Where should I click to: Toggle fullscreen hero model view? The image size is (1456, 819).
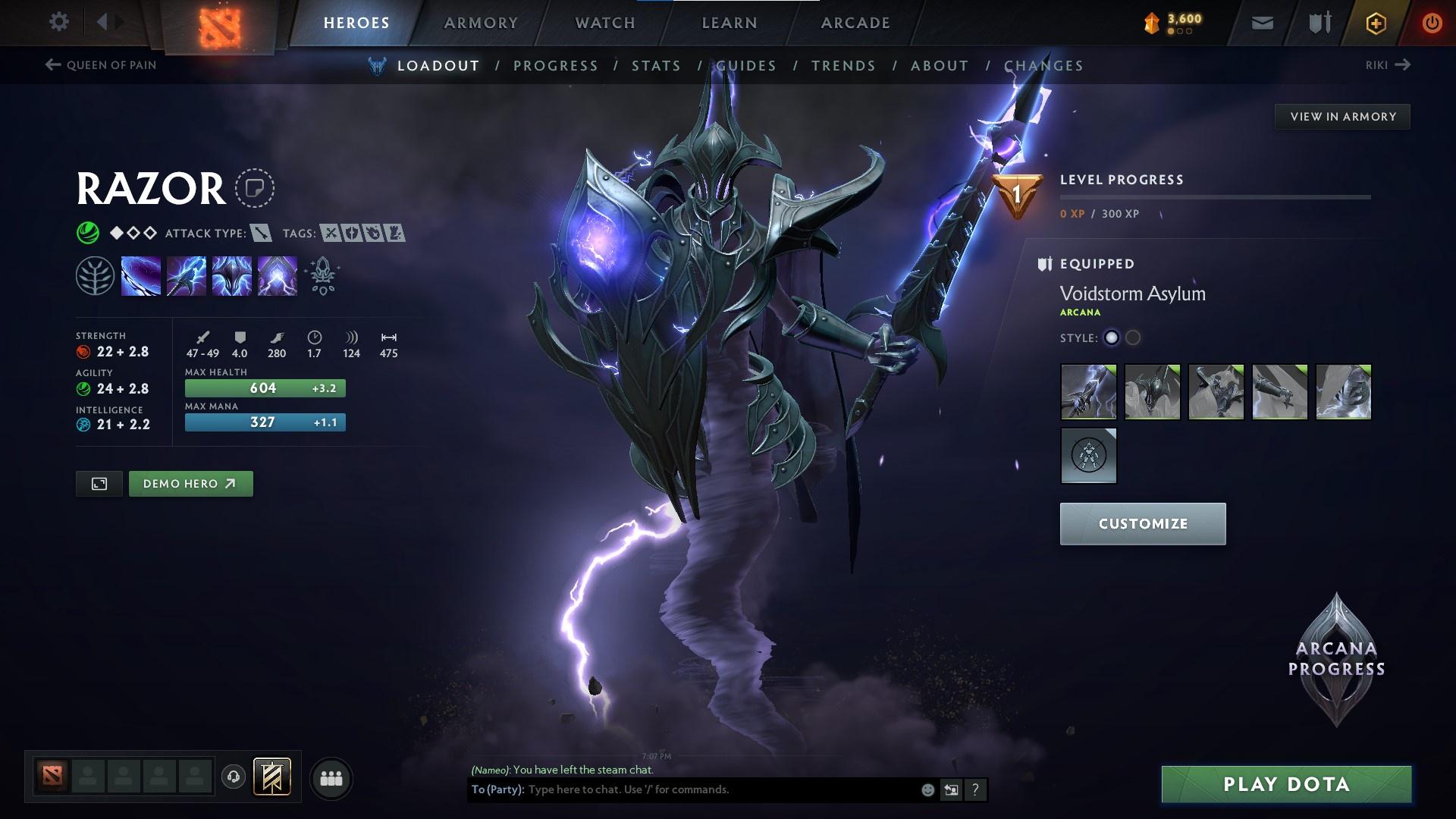pyautogui.click(x=99, y=484)
